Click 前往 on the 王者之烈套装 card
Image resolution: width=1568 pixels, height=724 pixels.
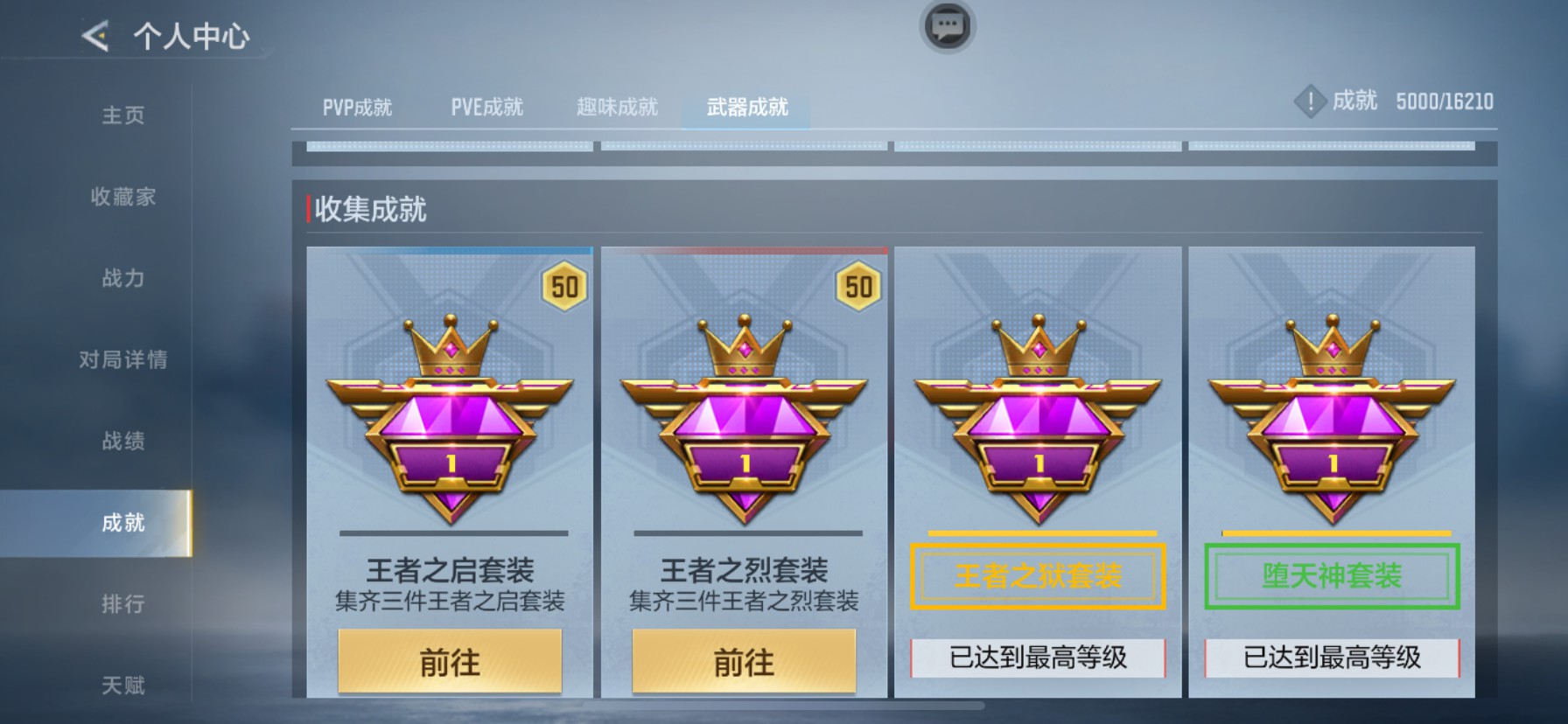[x=742, y=663]
